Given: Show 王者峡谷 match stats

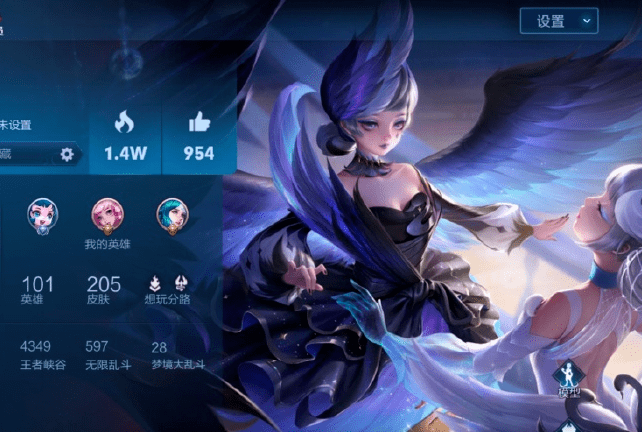Looking at the screenshot, I should pos(41,353).
